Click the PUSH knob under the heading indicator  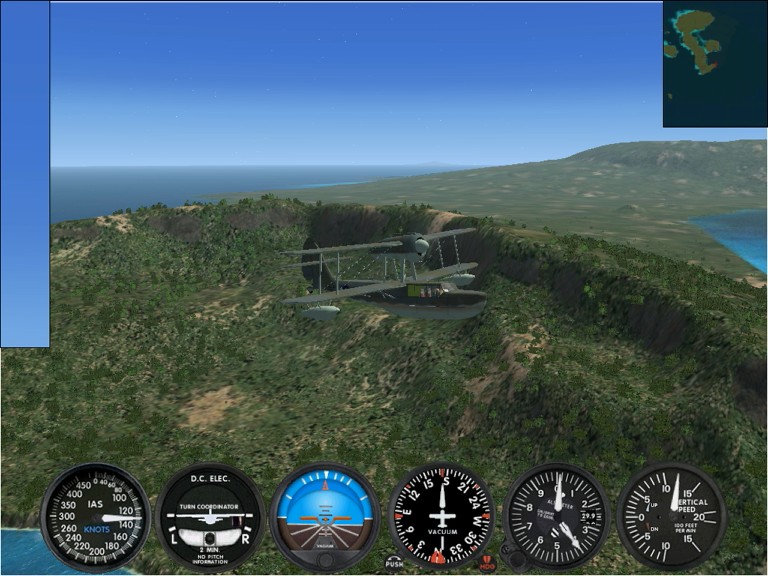click(394, 562)
